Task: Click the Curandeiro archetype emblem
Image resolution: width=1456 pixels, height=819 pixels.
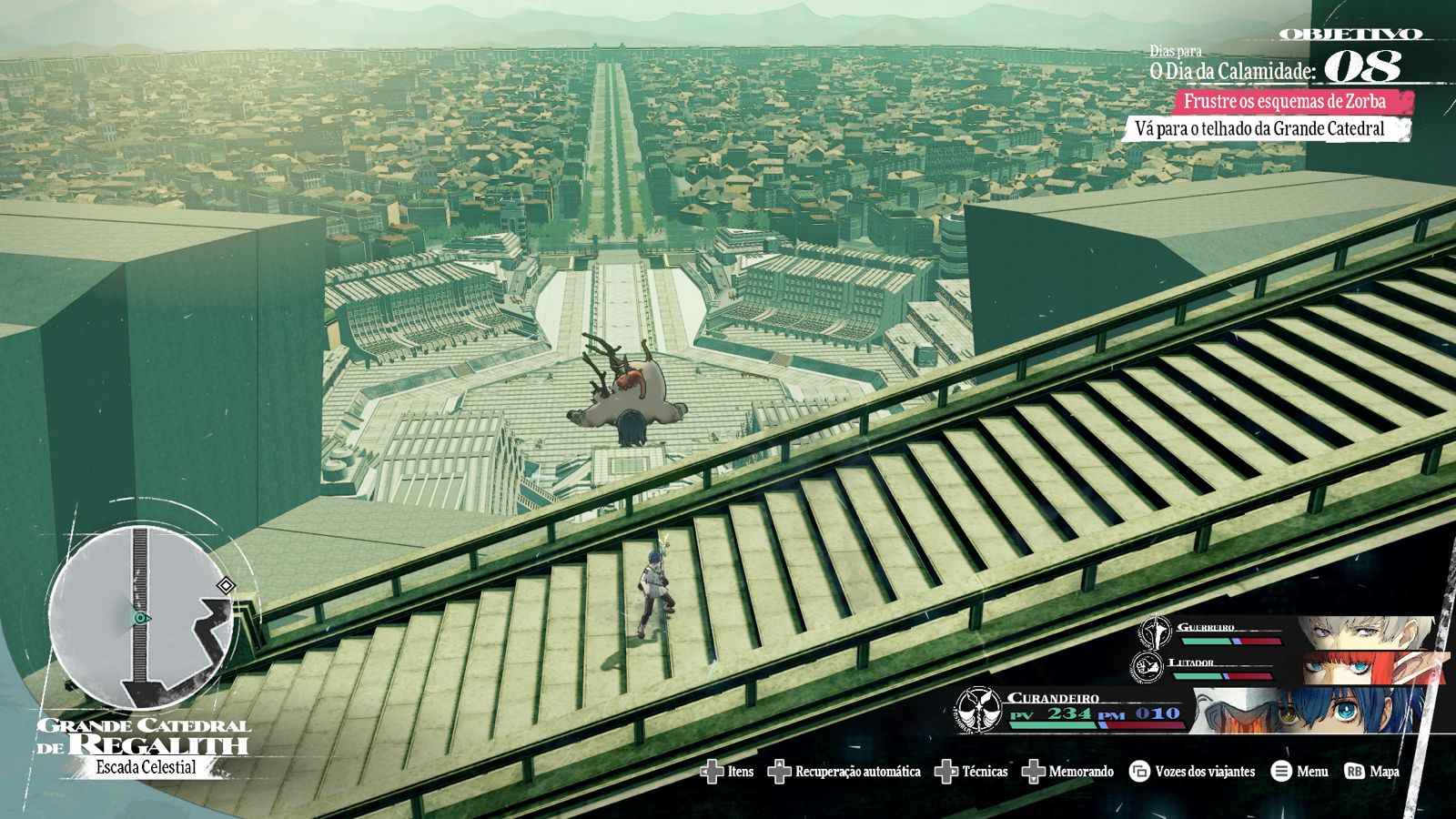Action: tap(978, 710)
